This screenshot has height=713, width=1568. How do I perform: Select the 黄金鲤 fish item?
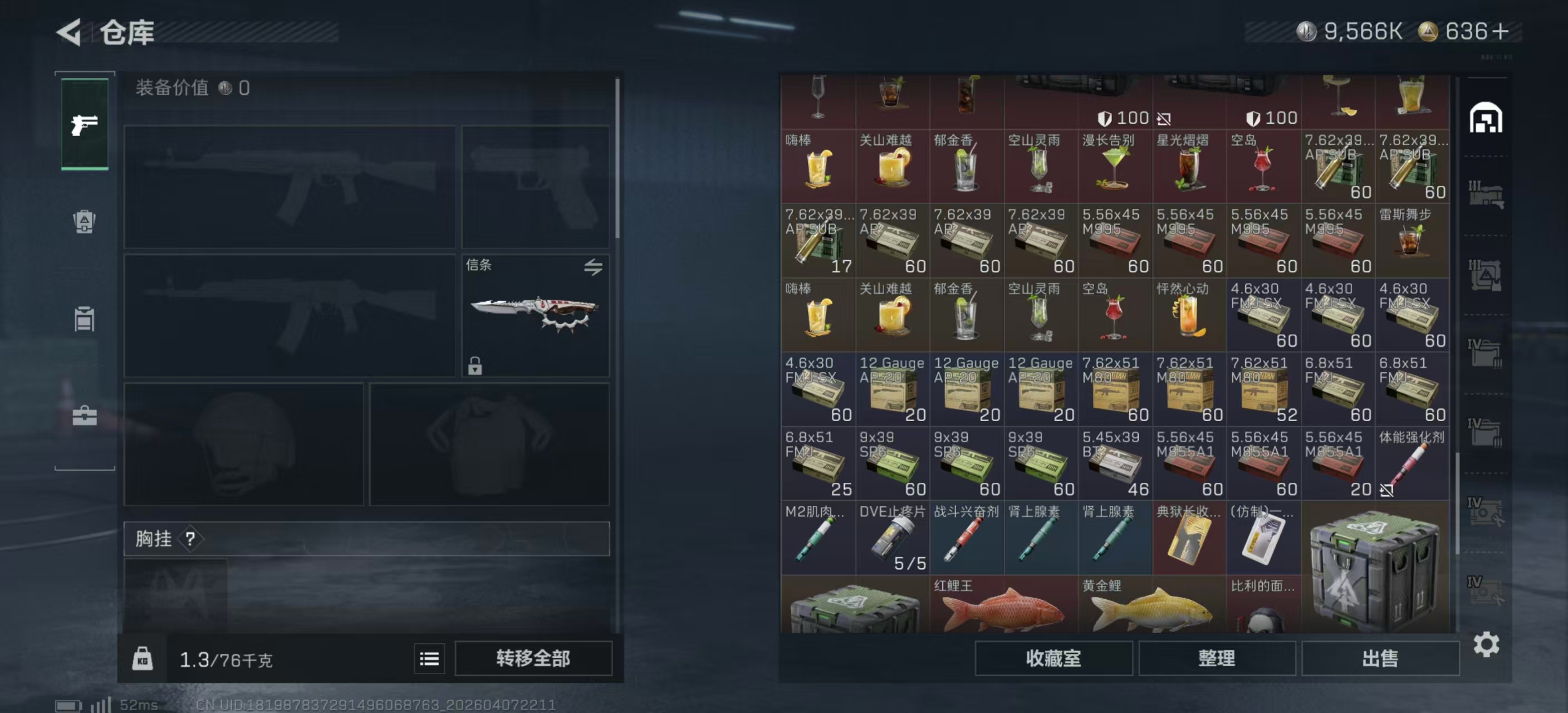[1151, 605]
